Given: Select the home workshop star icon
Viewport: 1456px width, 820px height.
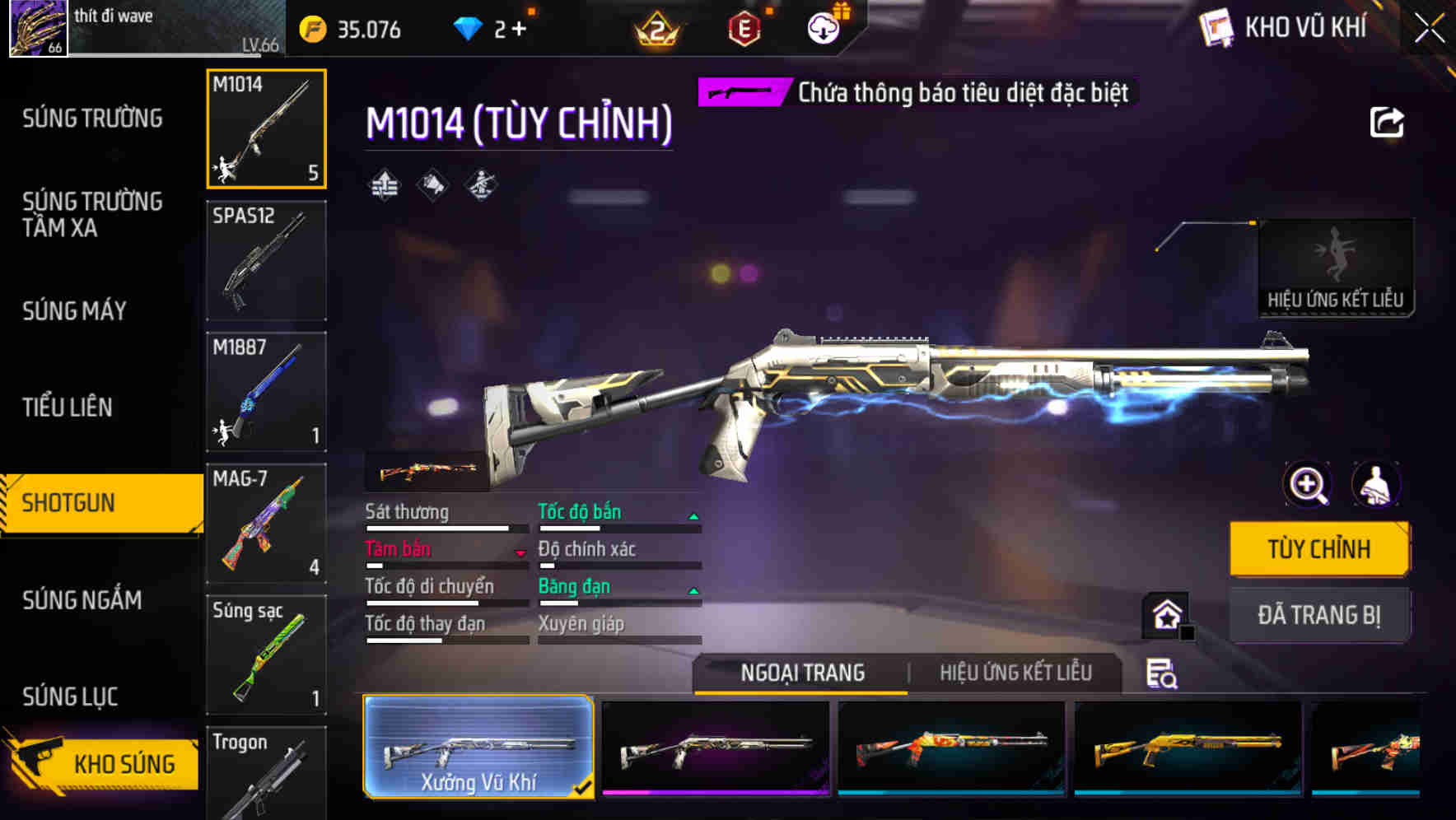Looking at the screenshot, I should (x=1168, y=615).
